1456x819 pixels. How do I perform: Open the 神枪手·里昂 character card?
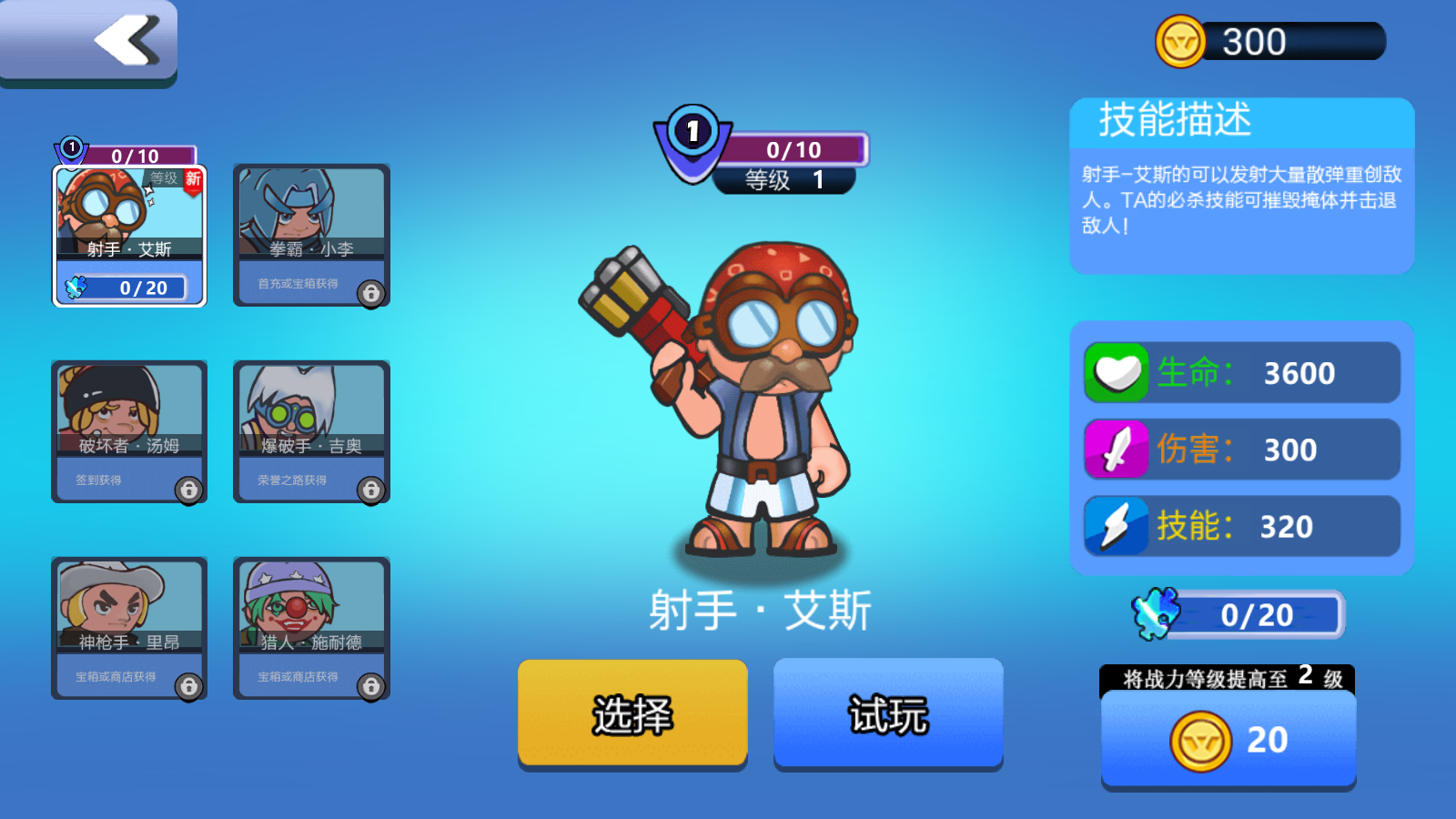click(129, 628)
